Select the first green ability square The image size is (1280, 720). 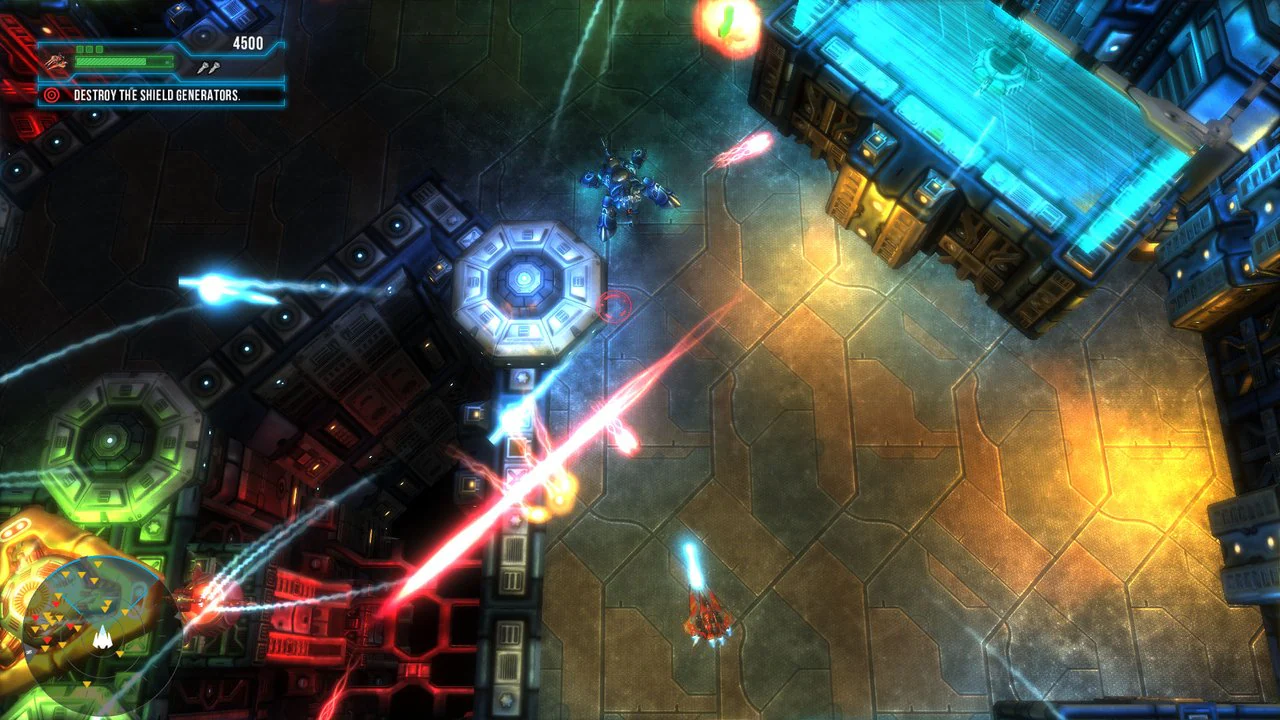[x=79, y=48]
